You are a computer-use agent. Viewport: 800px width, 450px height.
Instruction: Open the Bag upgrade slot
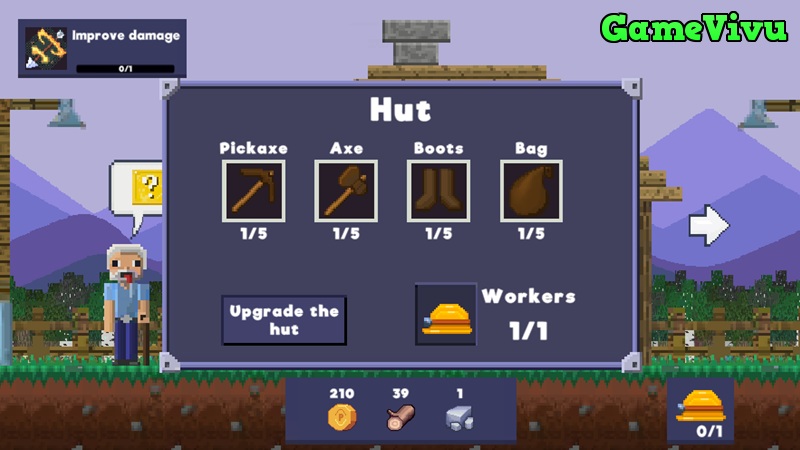coord(531,191)
